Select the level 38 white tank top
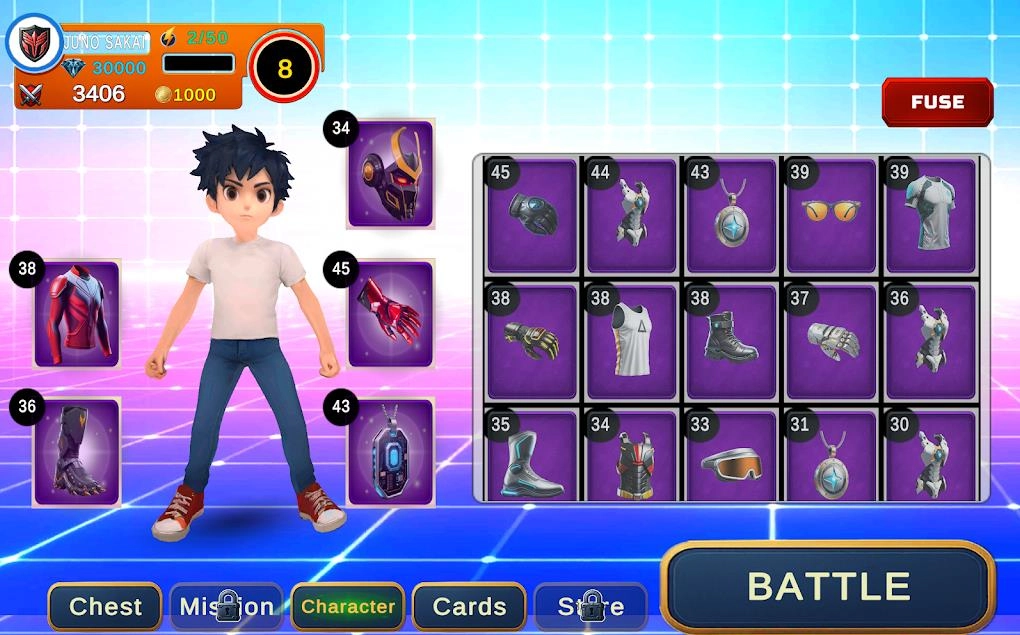 632,341
